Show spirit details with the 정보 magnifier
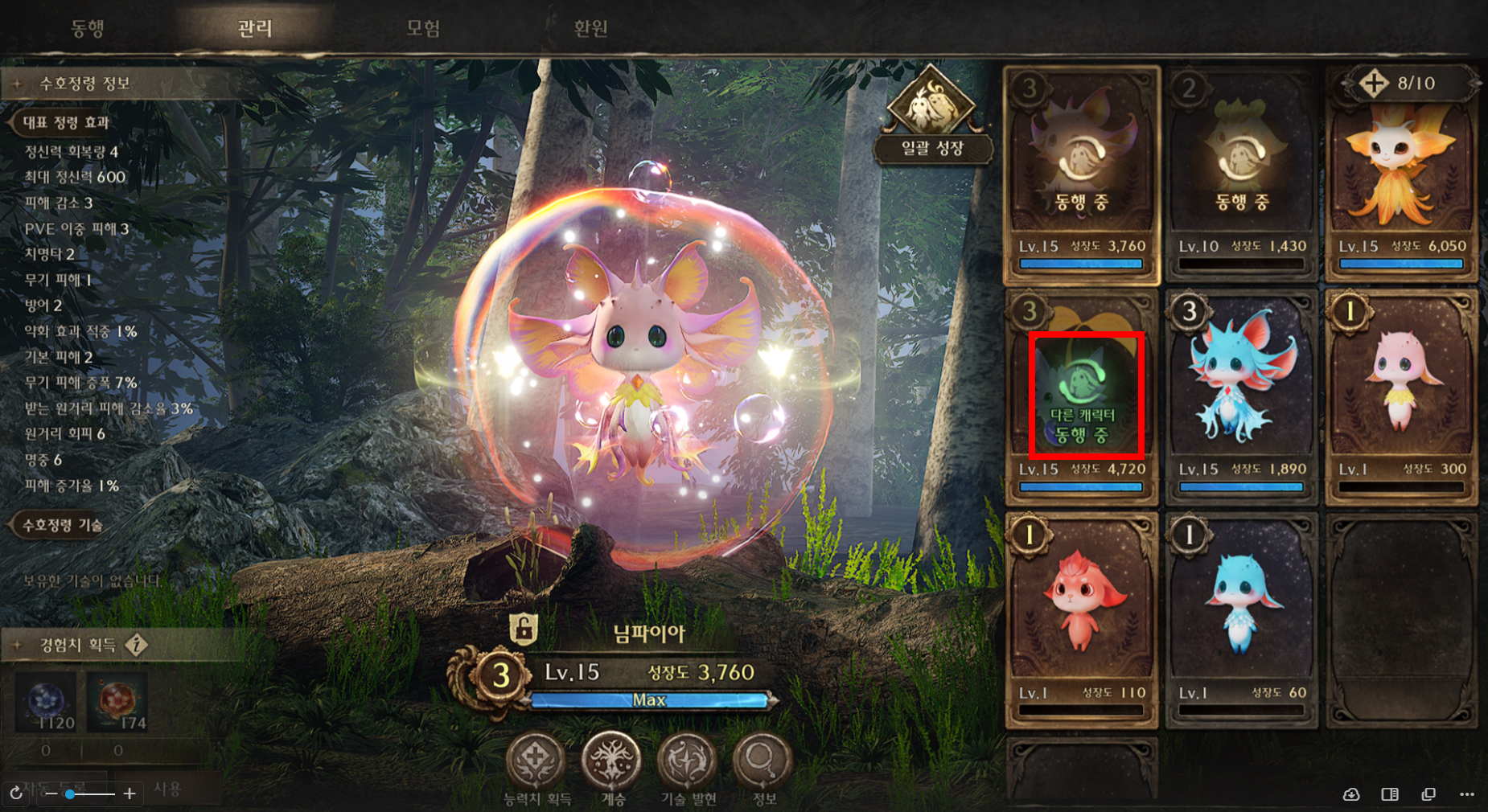The width and height of the screenshot is (1488, 812). [762, 761]
